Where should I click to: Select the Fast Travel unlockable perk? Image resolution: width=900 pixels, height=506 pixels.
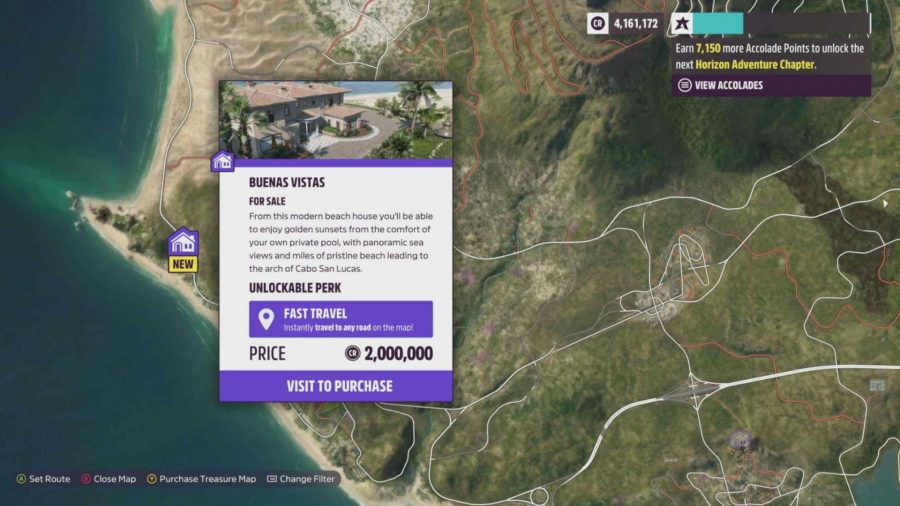pyautogui.click(x=340, y=319)
